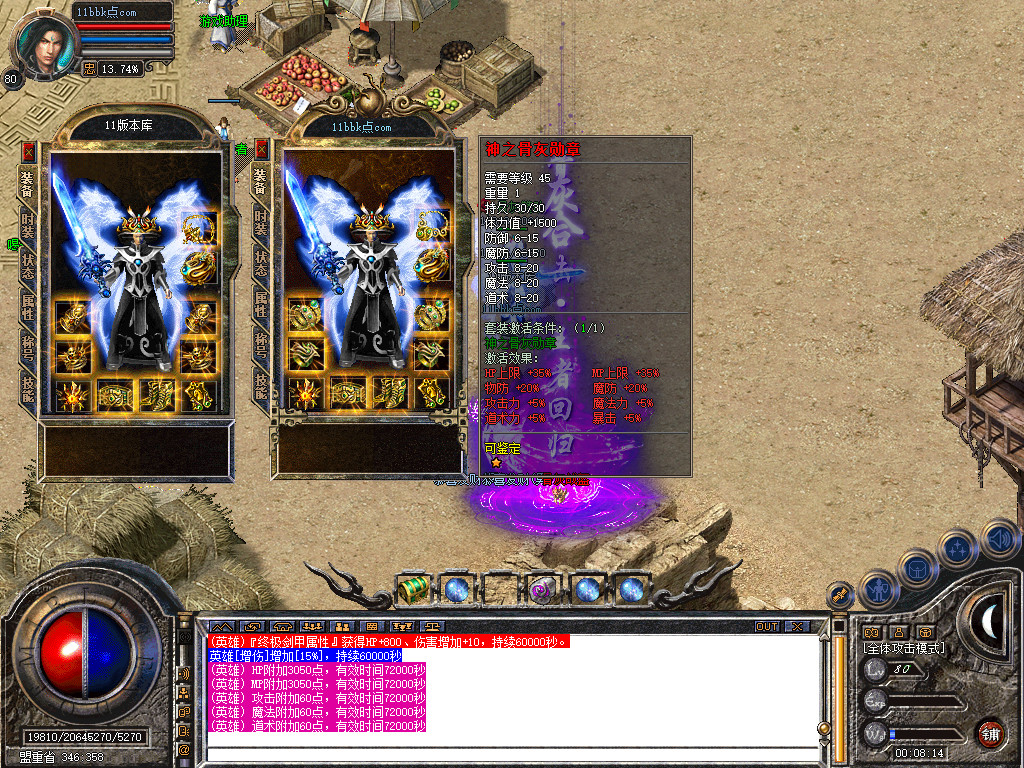
Task: Open the red 铺 shop button
Action: coord(990,733)
